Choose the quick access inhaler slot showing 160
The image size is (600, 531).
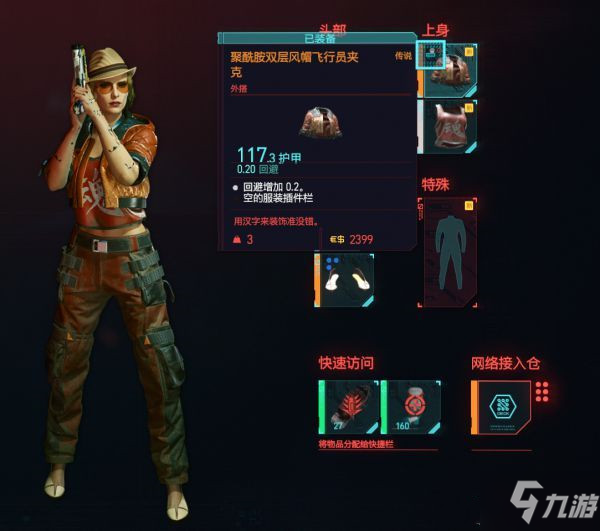(x=411, y=408)
